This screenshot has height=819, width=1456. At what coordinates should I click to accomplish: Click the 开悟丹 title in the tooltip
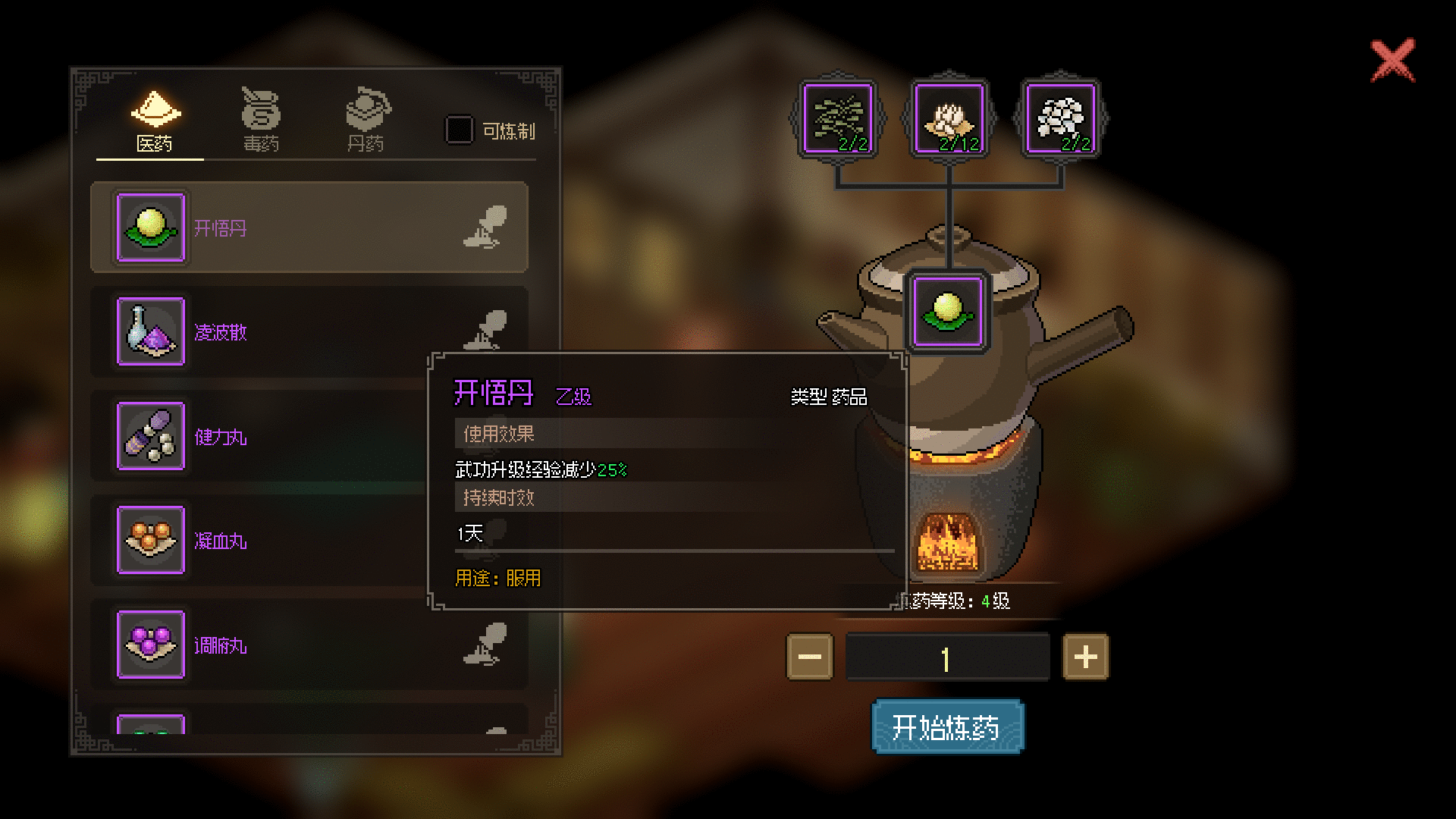tap(493, 394)
